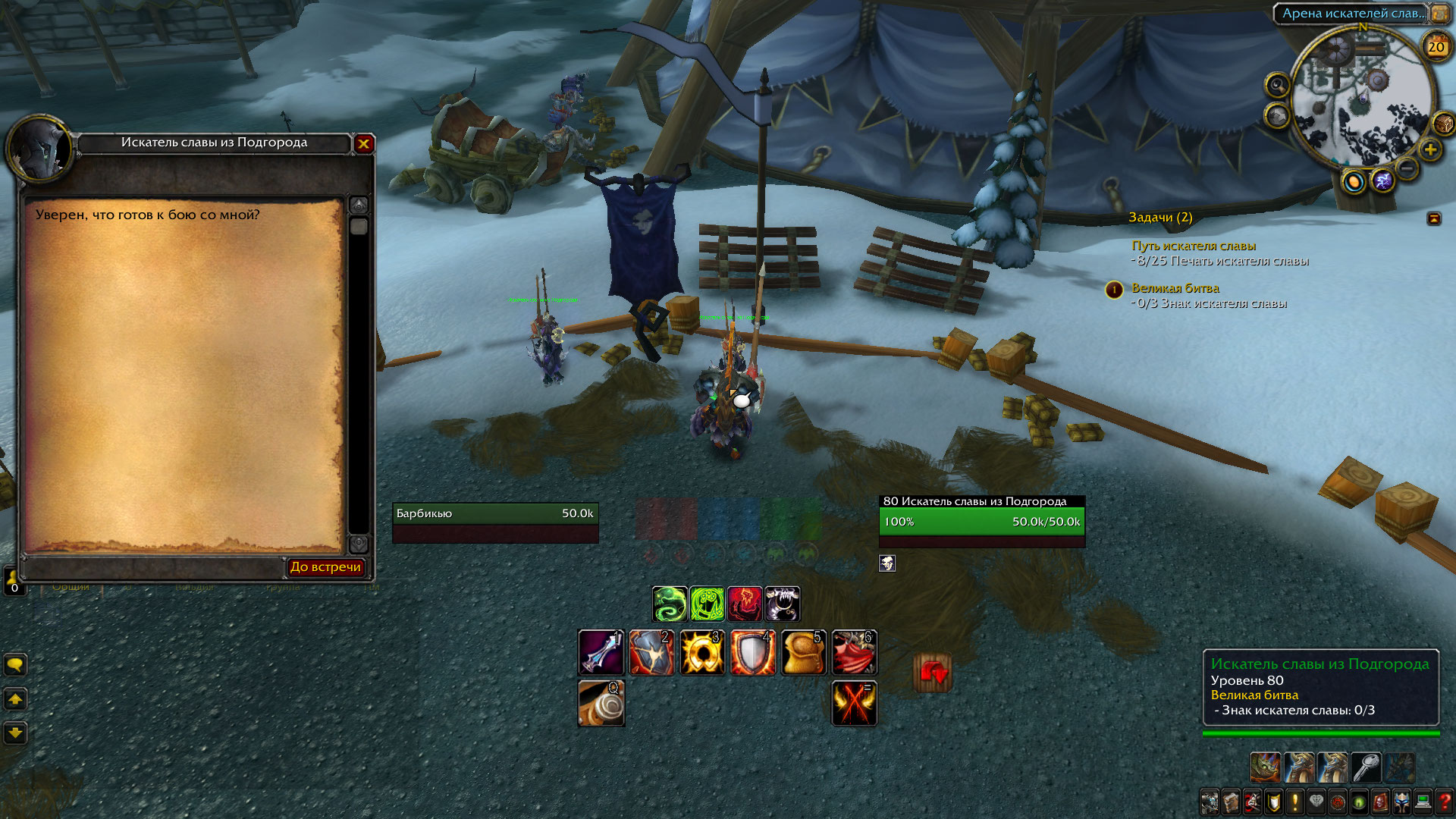
Task: Click the red crossed-swords ability icon
Action: click(854, 703)
